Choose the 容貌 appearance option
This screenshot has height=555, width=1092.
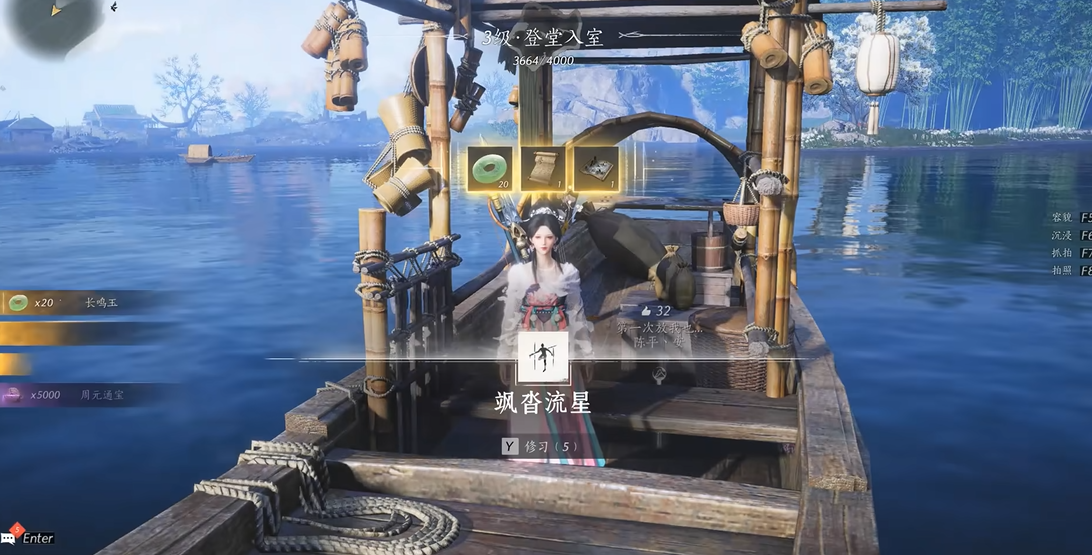click(1068, 217)
